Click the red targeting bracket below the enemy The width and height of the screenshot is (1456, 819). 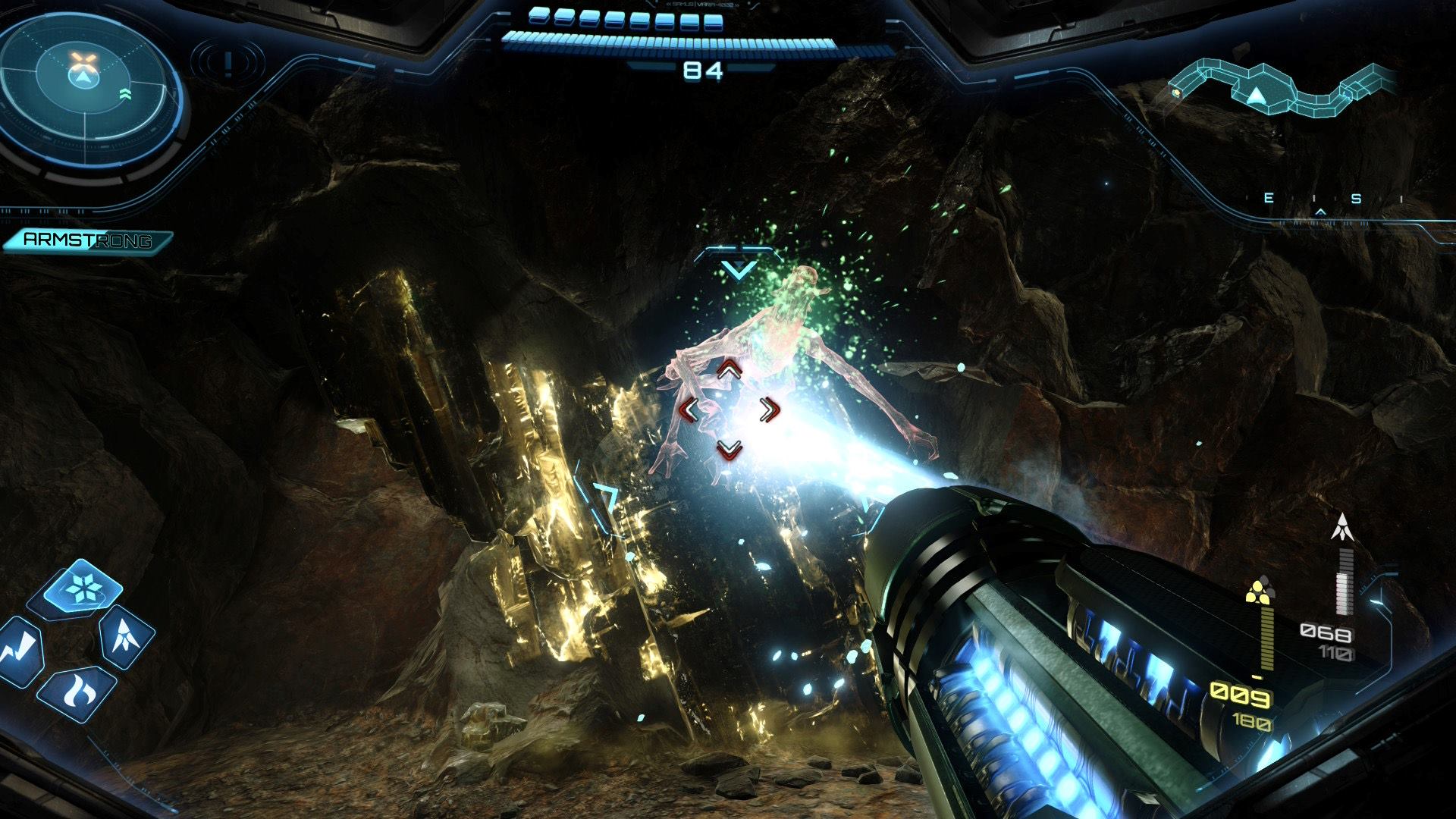[730, 450]
